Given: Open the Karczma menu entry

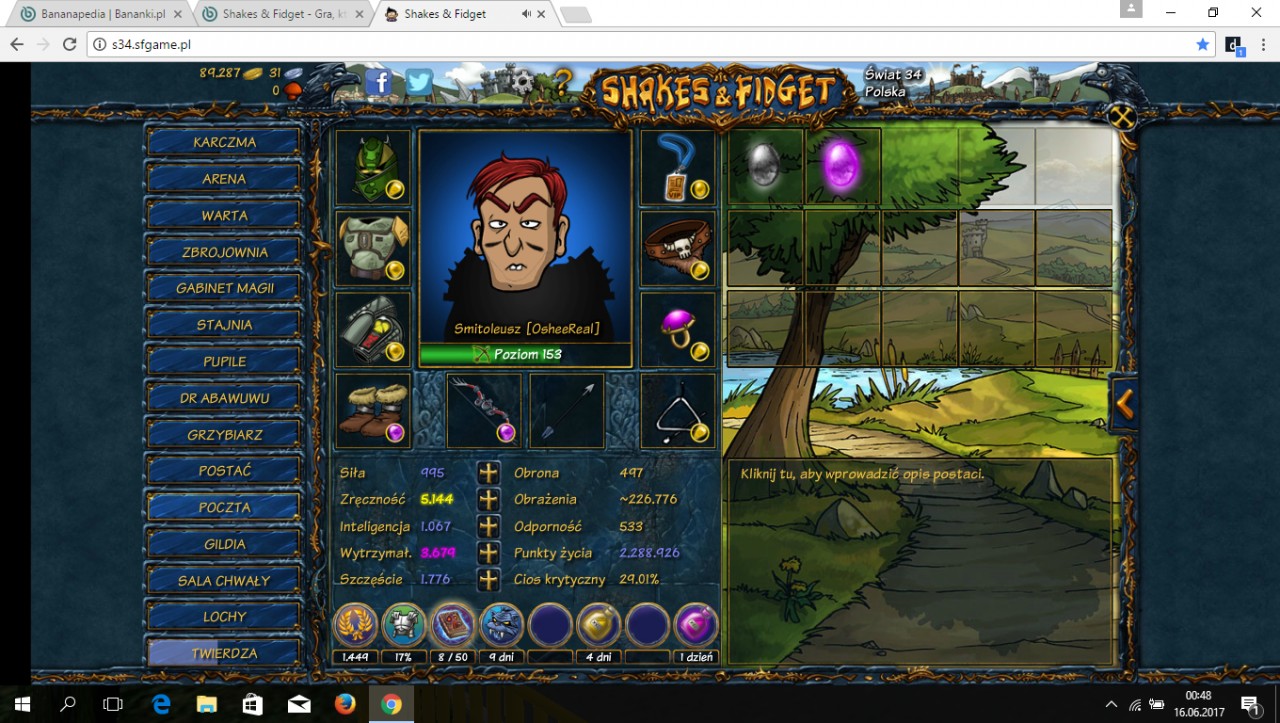Looking at the screenshot, I should 222,142.
